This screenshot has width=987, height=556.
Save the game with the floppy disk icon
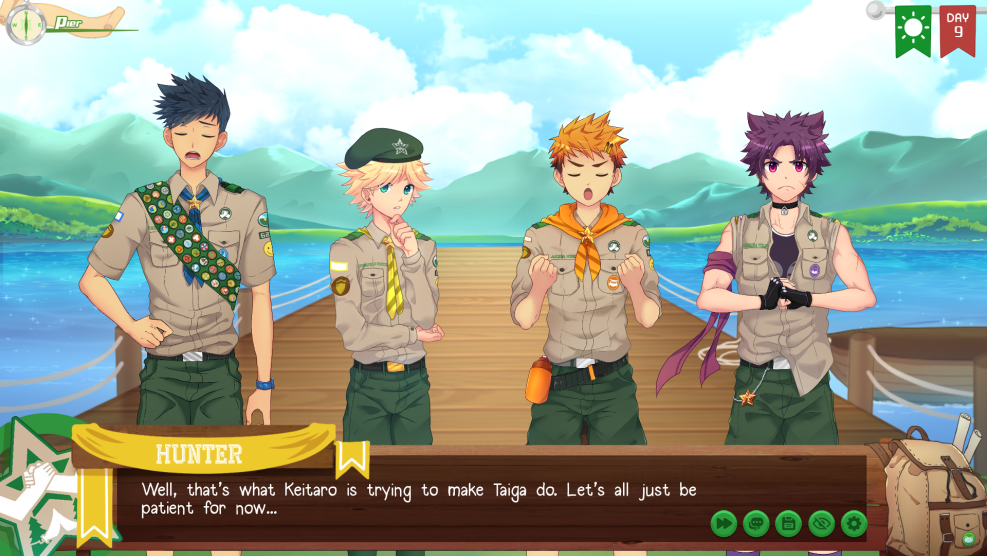(788, 522)
